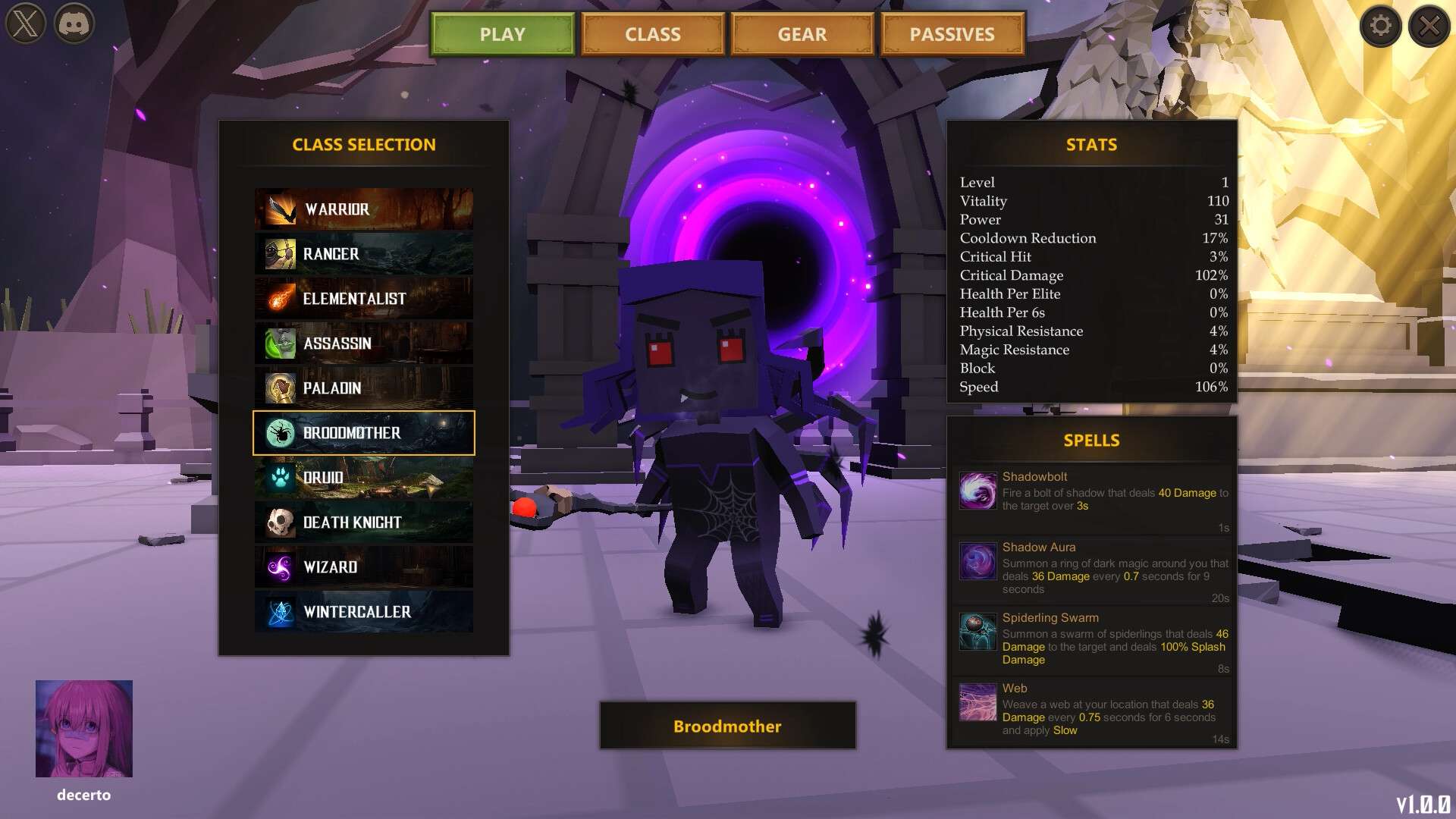Switch to the Druid class

364,478
